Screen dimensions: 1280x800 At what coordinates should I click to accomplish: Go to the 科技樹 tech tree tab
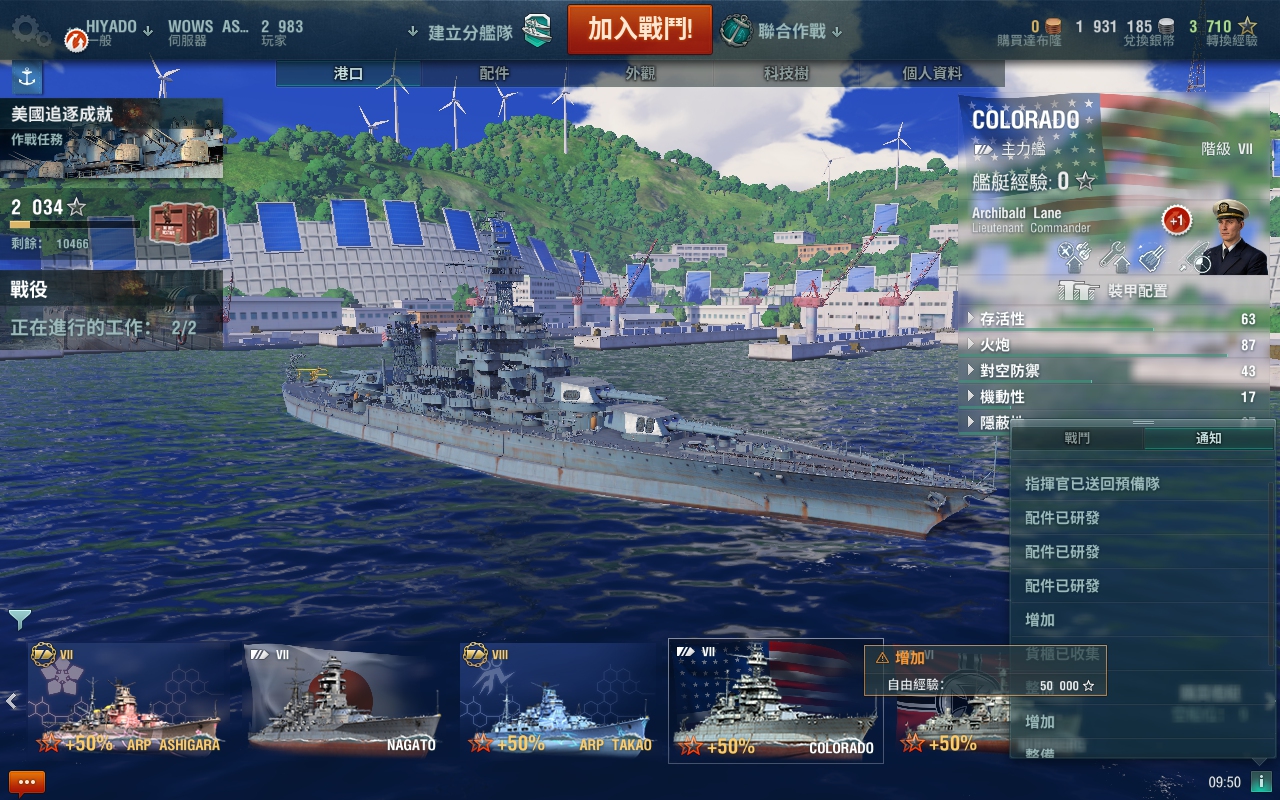click(786, 74)
